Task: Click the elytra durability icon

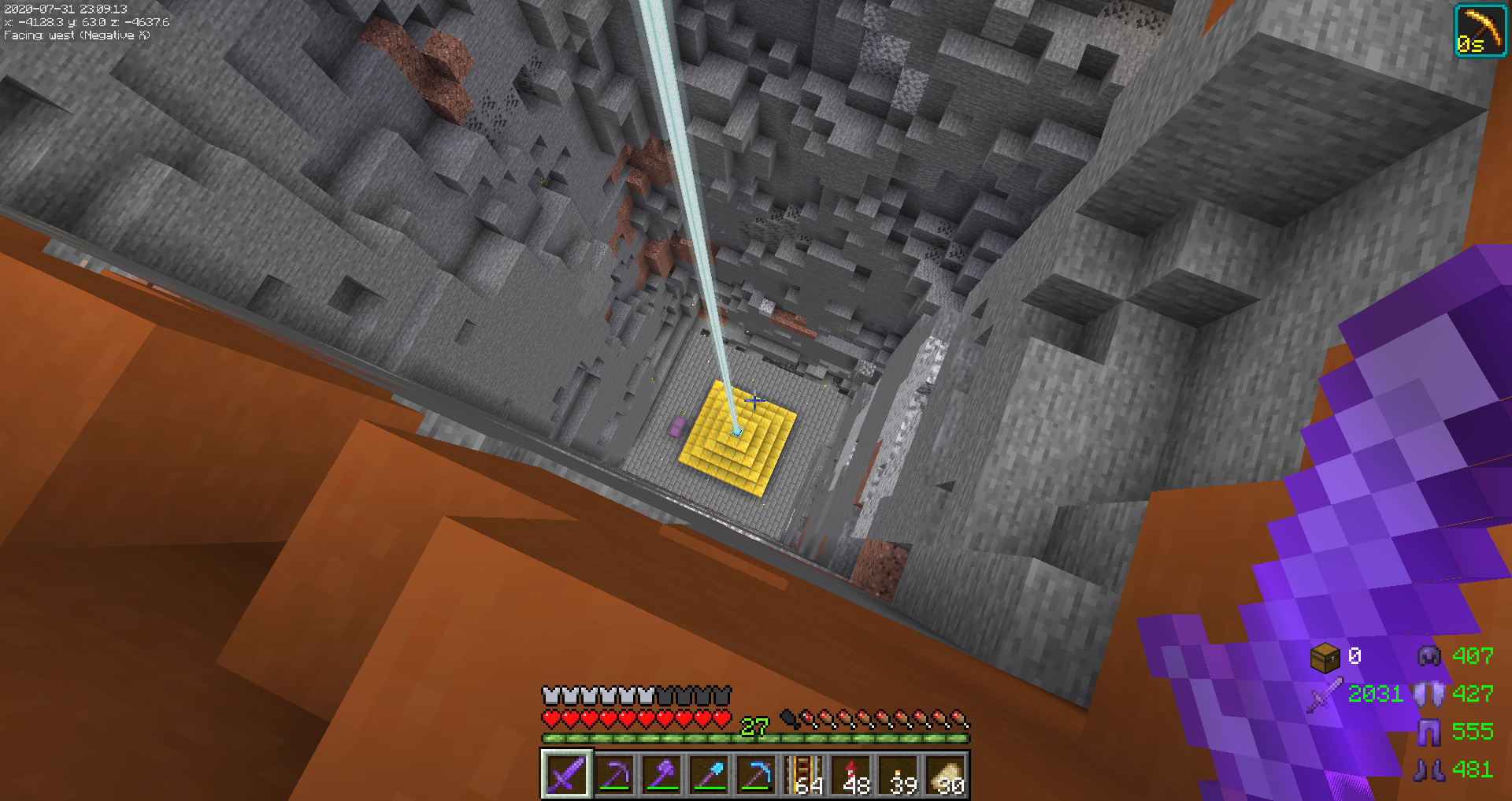Action: (1429, 694)
